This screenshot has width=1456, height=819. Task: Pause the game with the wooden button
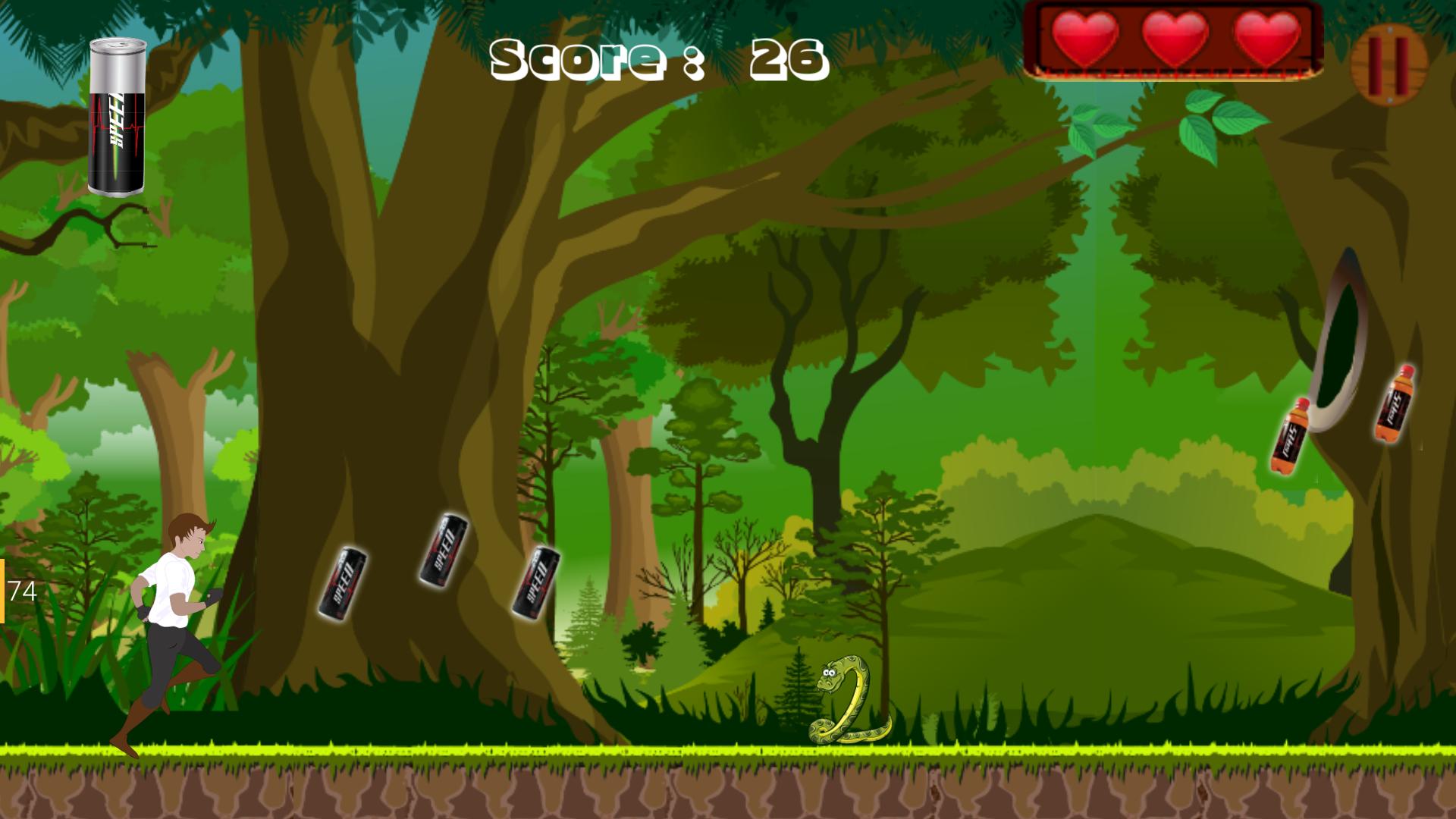click(x=1389, y=64)
